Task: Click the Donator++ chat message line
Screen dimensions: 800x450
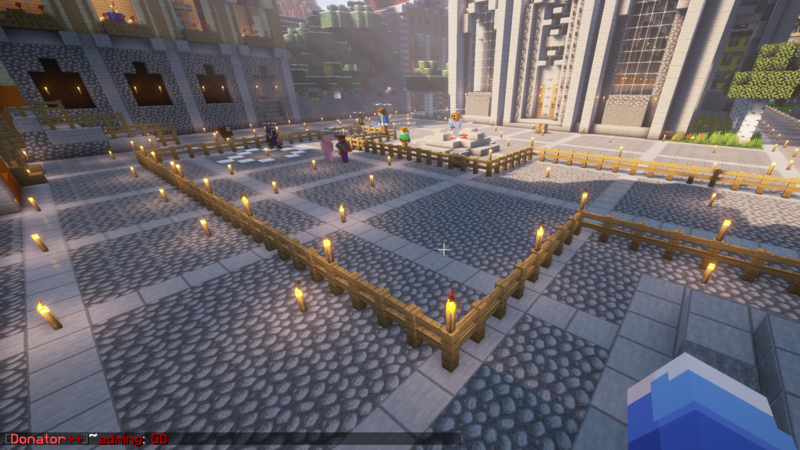Action: point(88,438)
